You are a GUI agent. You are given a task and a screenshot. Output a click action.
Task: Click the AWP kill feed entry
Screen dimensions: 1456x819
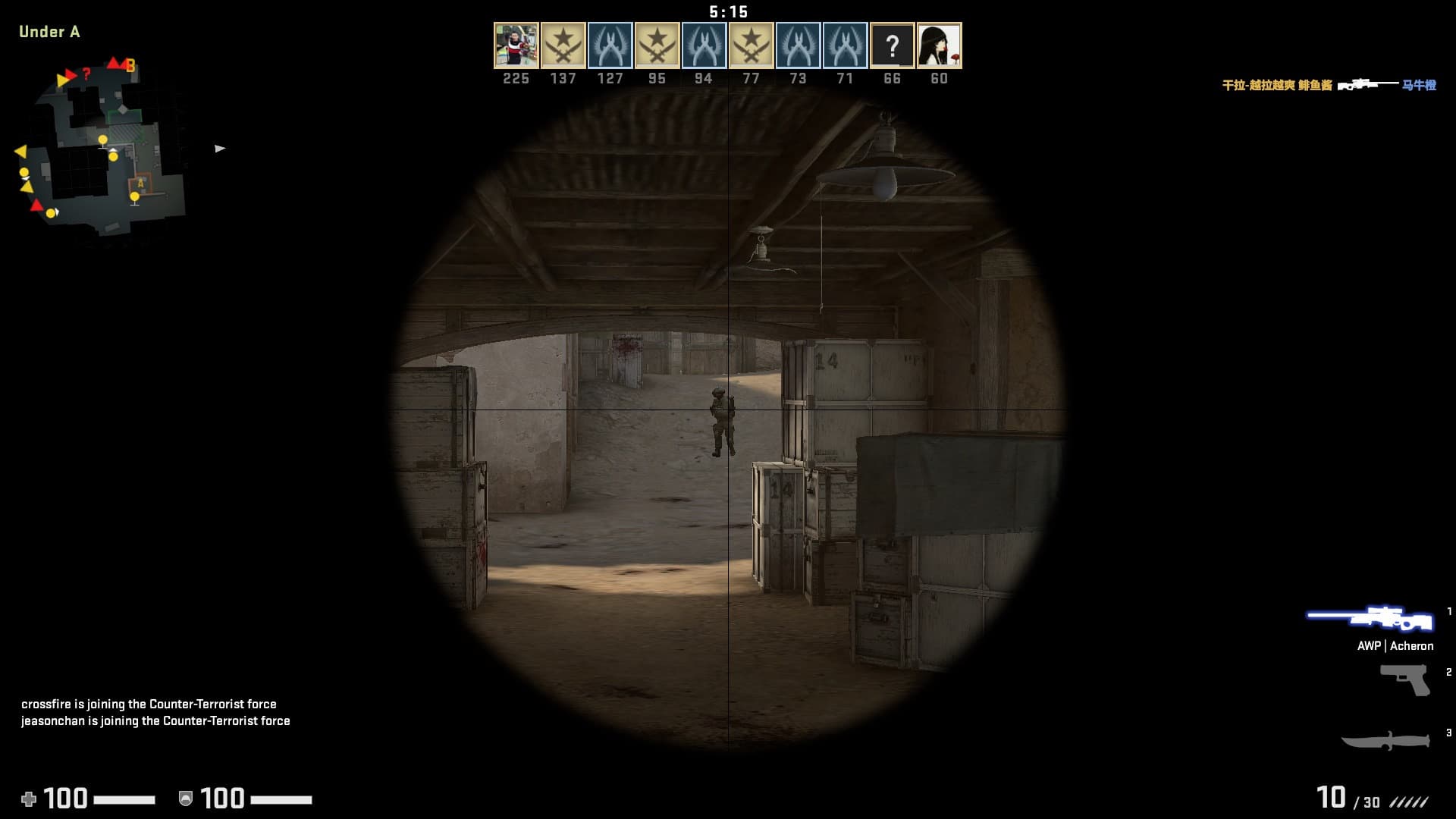pos(1329,85)
